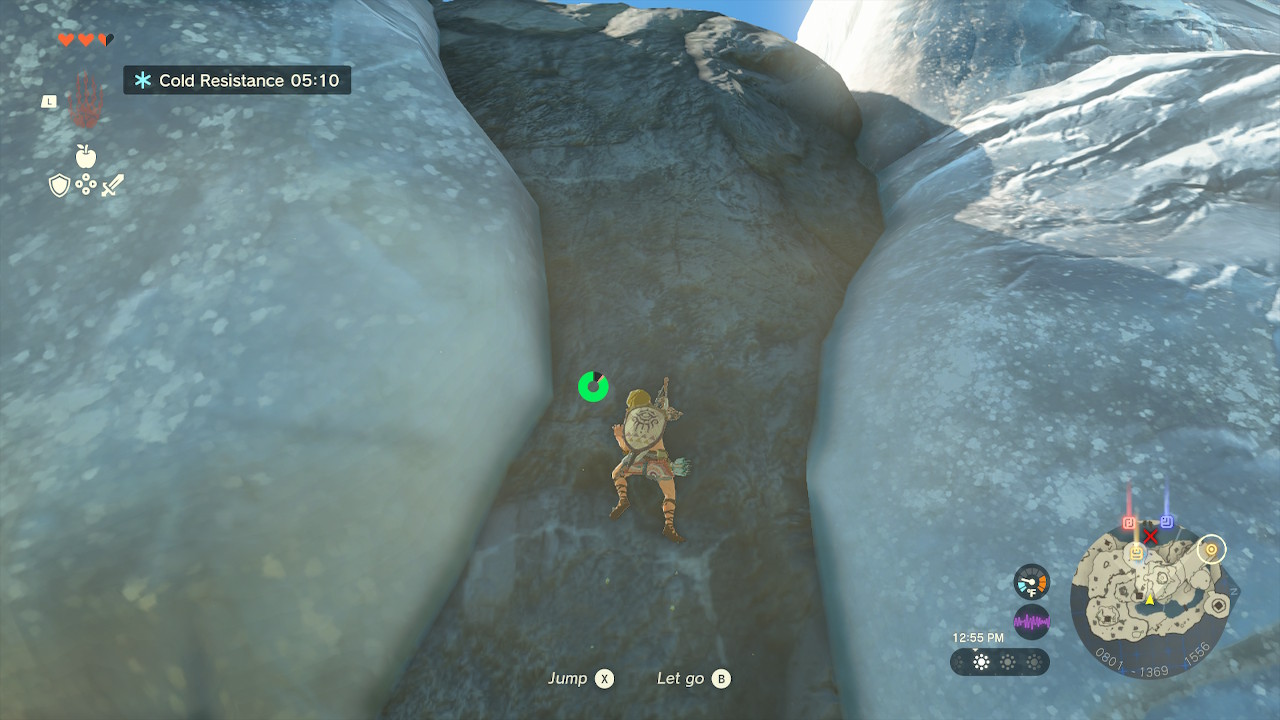
Task: Click the N compass marker on the minimap
Action: [x=1234, y=592]
